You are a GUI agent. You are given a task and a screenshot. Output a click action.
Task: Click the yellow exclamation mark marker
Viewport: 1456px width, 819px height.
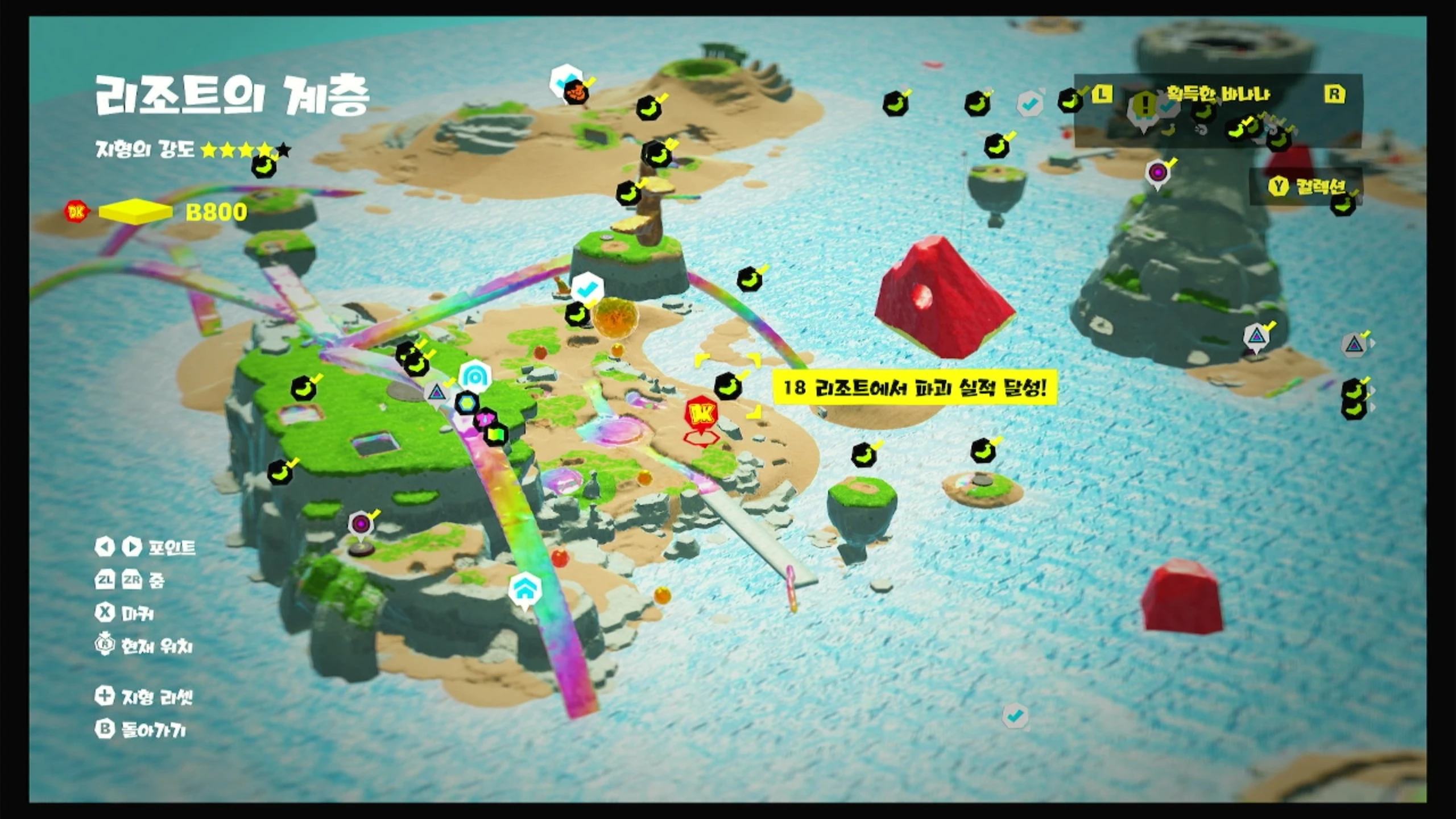pyautogui.click(x=1144, y=106)
